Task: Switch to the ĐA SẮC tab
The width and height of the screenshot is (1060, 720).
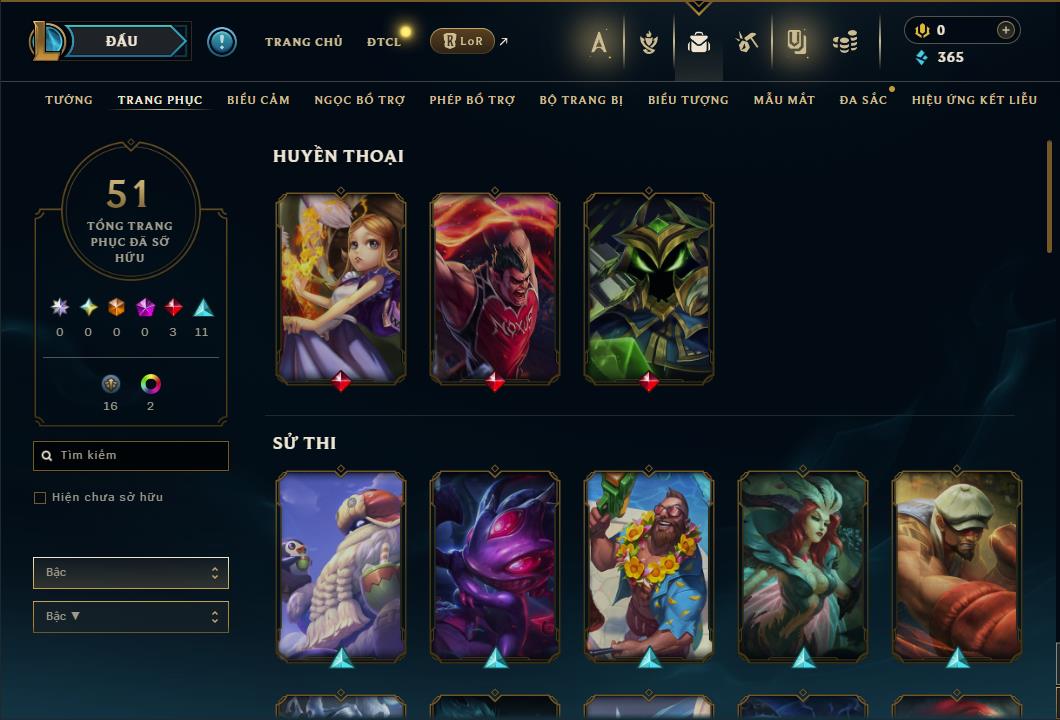Action: pos(863,100)
